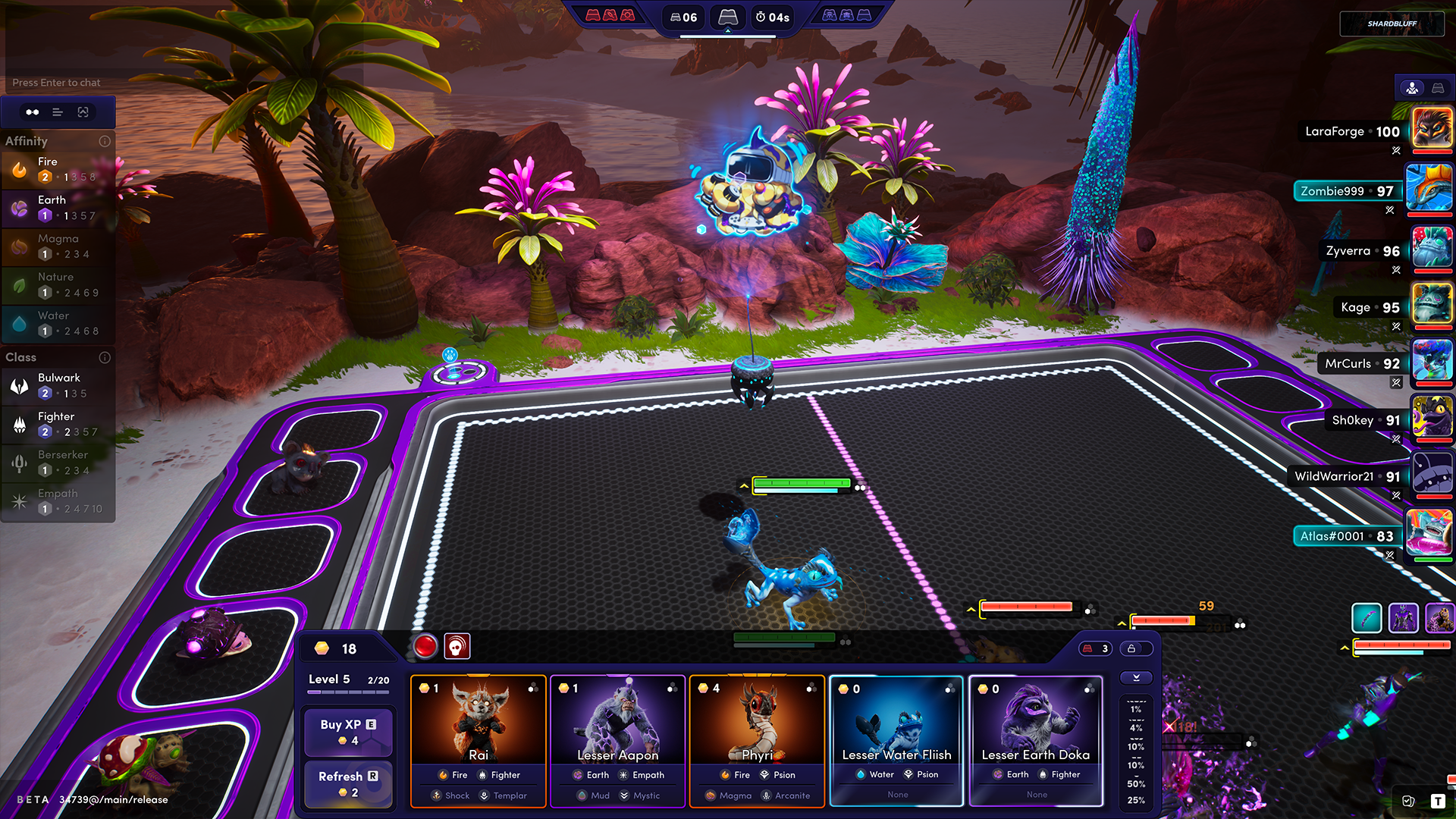
Task: Buy the Lesser Water Fliish card
Action: click(x=896, y=740)
